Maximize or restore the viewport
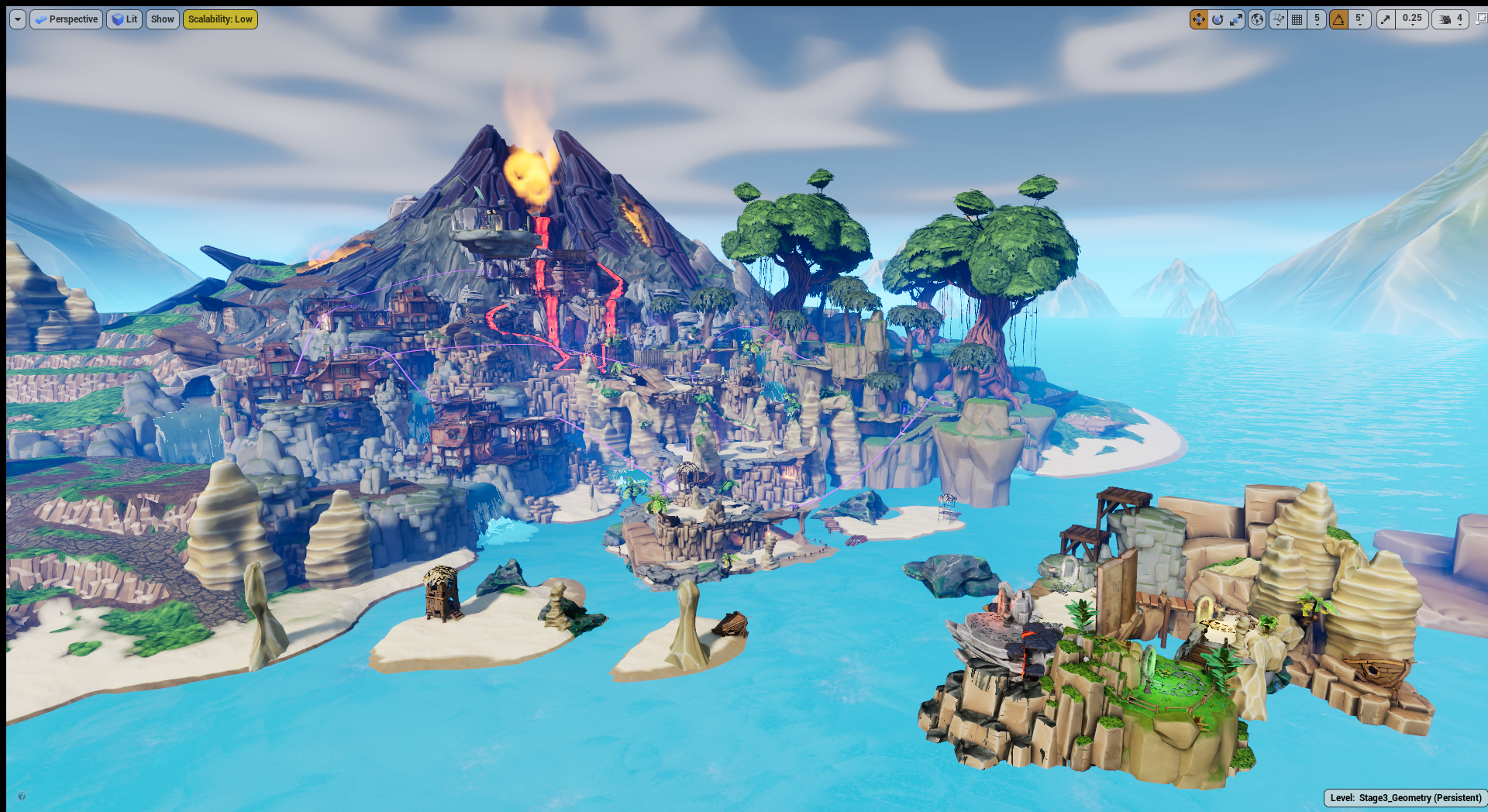Screen dimensions: 1488x812 pyautogui.click(x=1481, y=19)
